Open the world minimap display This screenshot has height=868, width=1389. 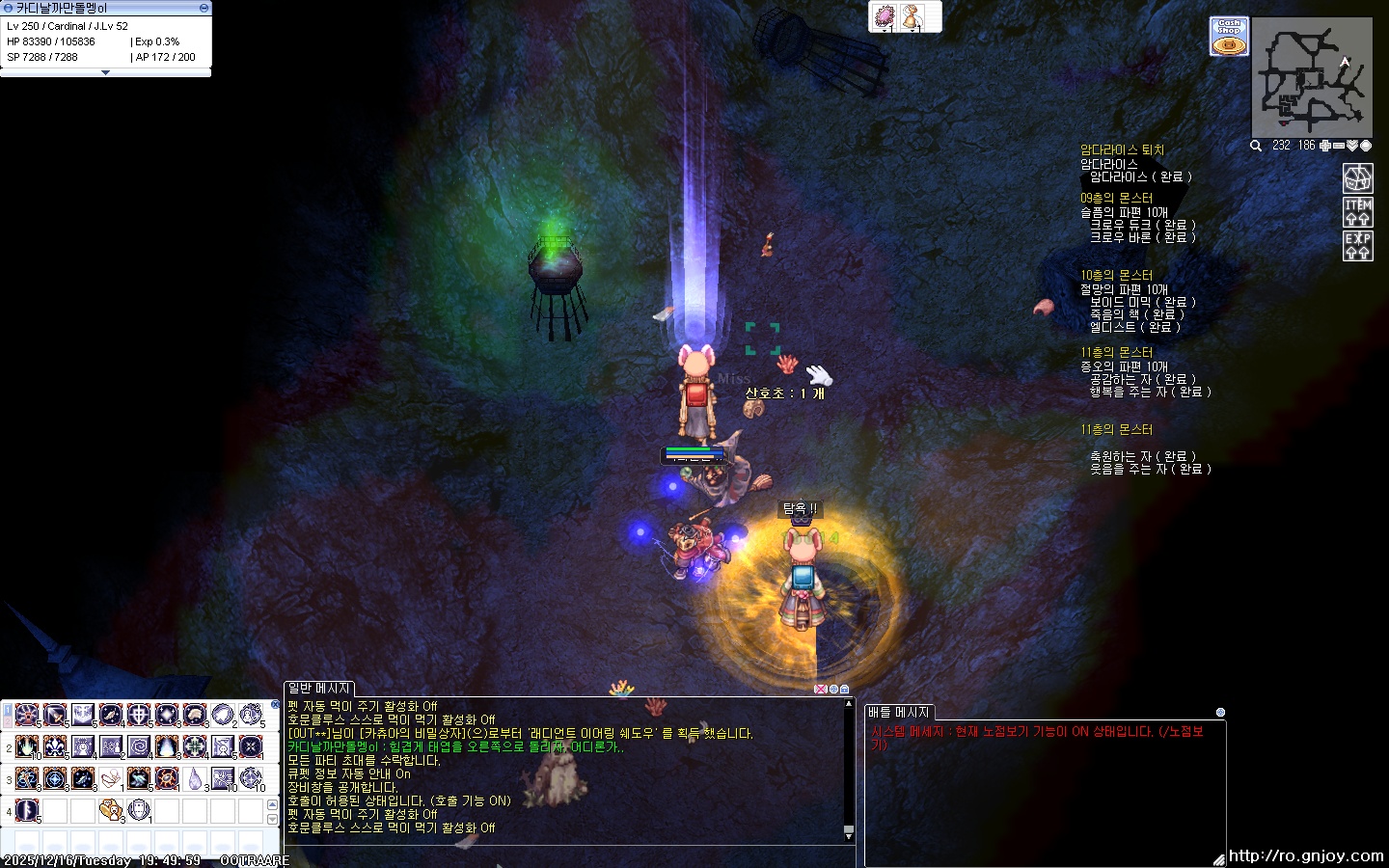click(1365, 146)
